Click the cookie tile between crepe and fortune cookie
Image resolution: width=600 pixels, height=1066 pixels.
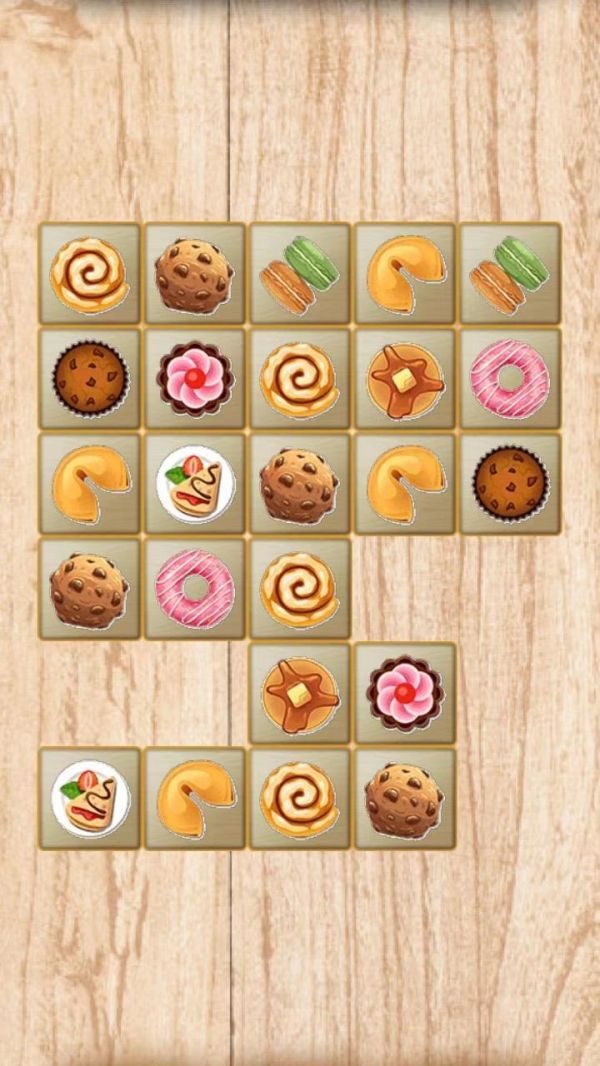point(300,484)
